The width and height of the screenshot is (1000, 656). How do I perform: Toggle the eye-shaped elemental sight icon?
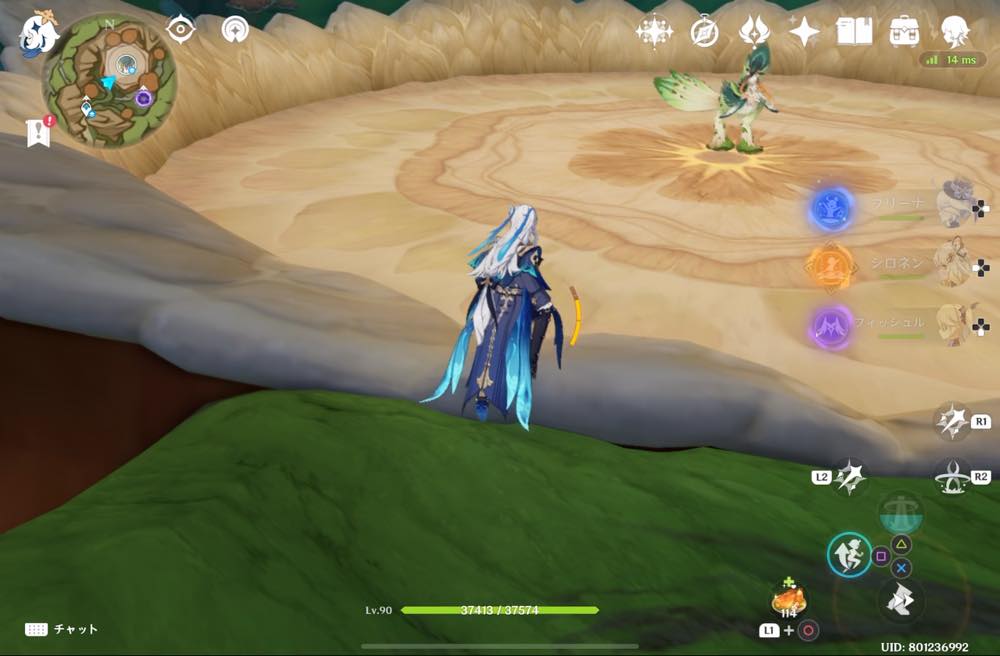180,29
